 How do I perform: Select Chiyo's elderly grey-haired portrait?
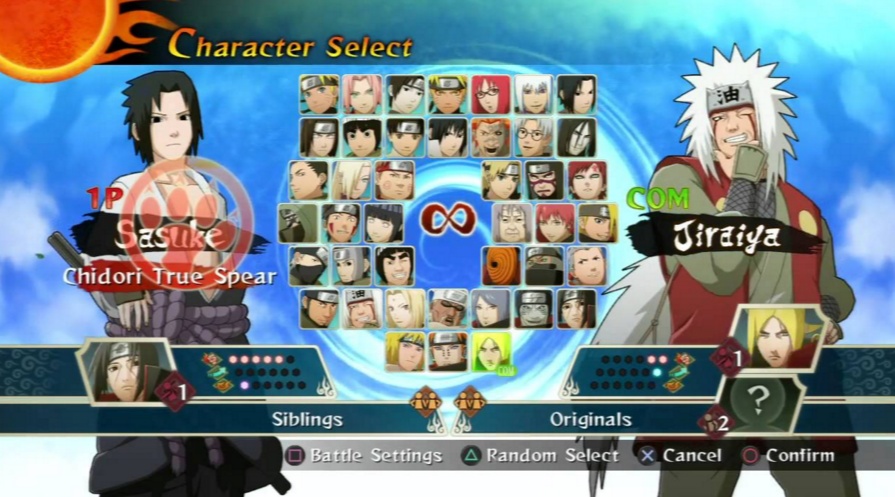click(512, 223)
